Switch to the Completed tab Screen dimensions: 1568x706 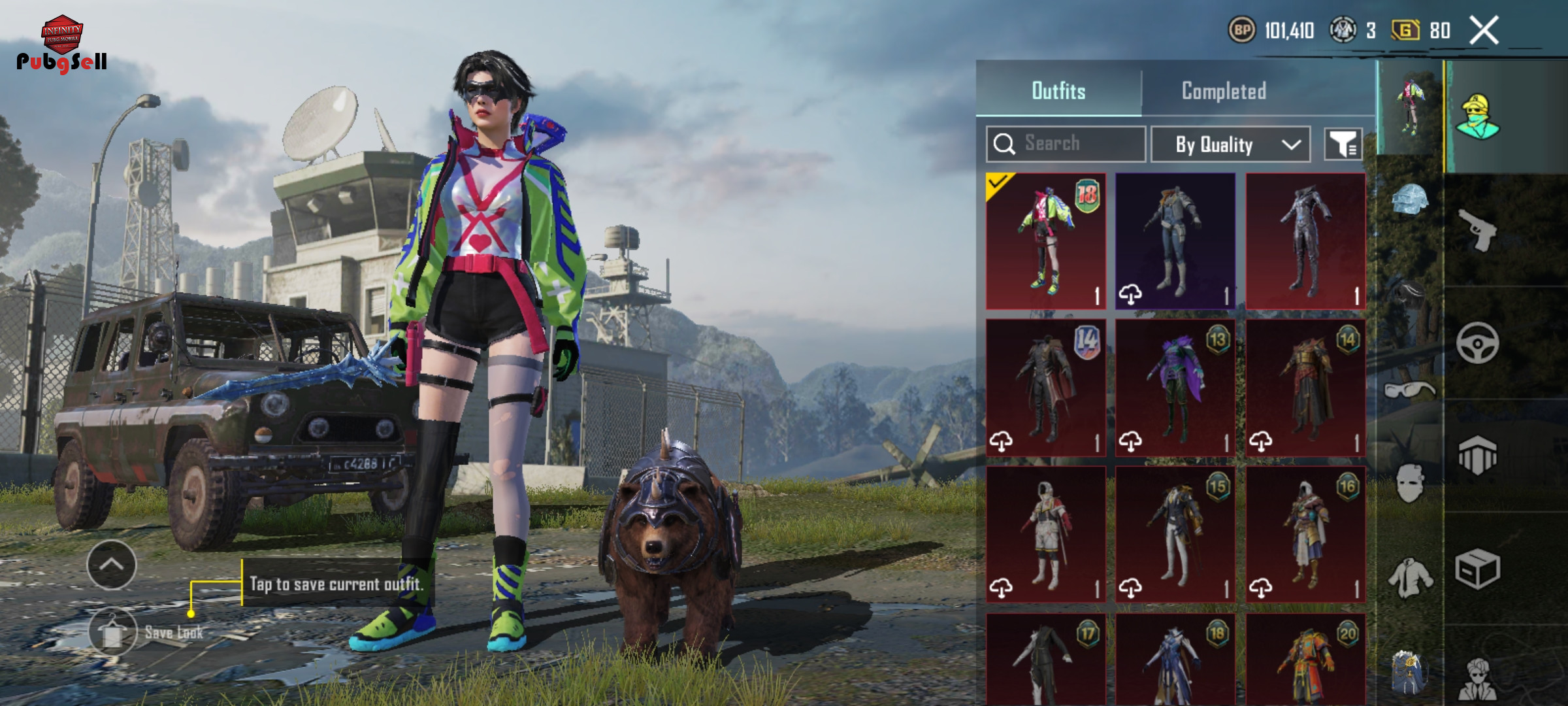click(x=1224, y=91)
